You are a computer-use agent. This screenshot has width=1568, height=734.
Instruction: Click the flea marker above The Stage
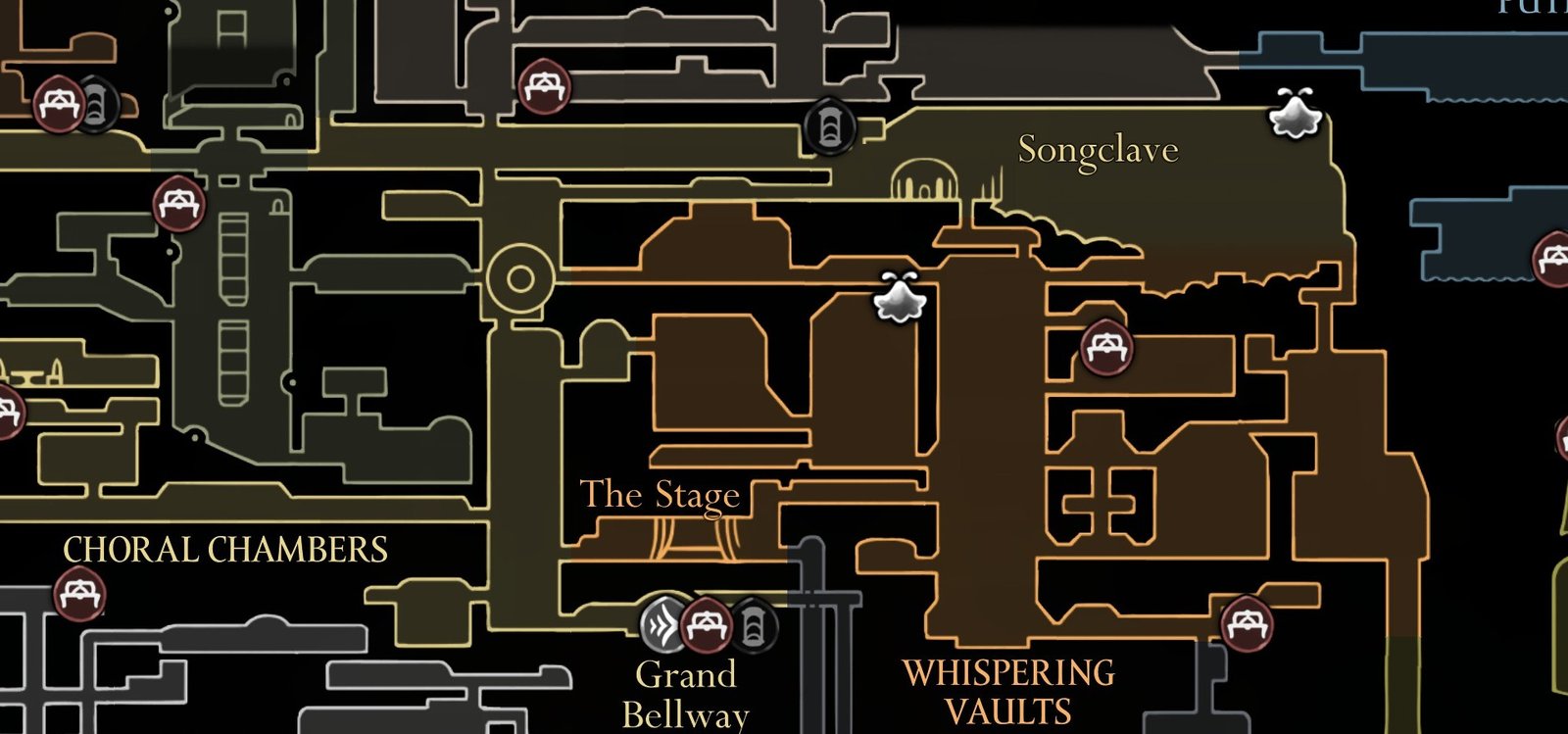point(902,301)
